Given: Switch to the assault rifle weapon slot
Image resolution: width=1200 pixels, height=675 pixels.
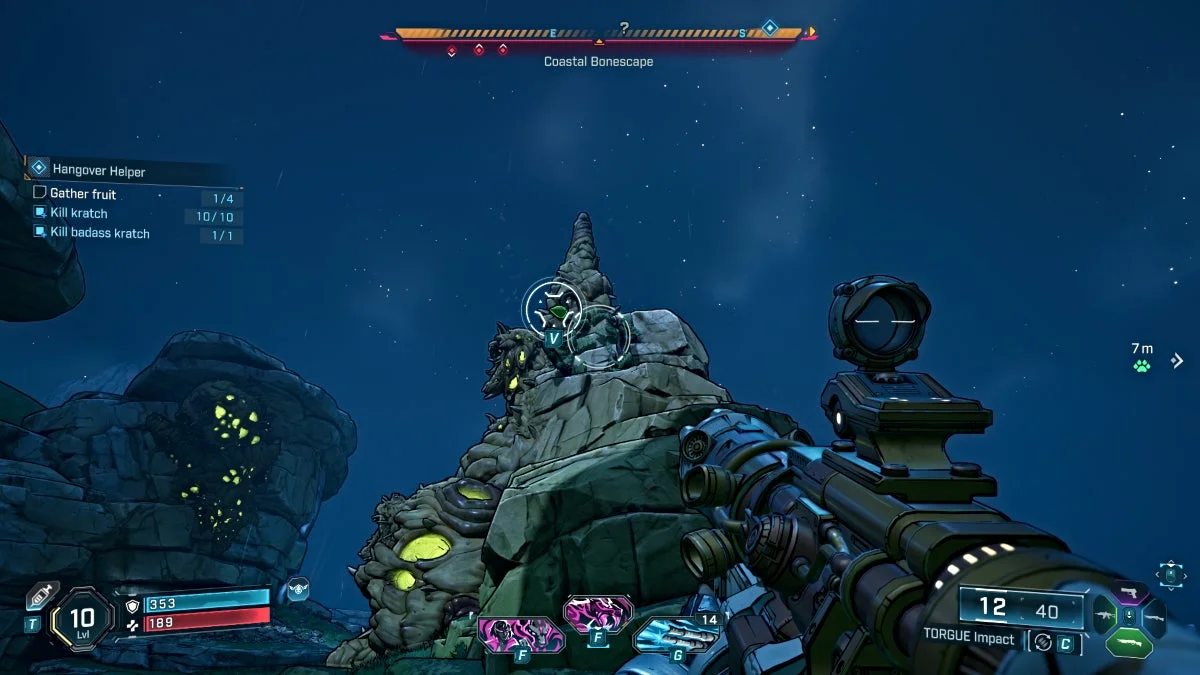Looking at the screenshot, I should pyautogui.click(x=1105, y=617).
